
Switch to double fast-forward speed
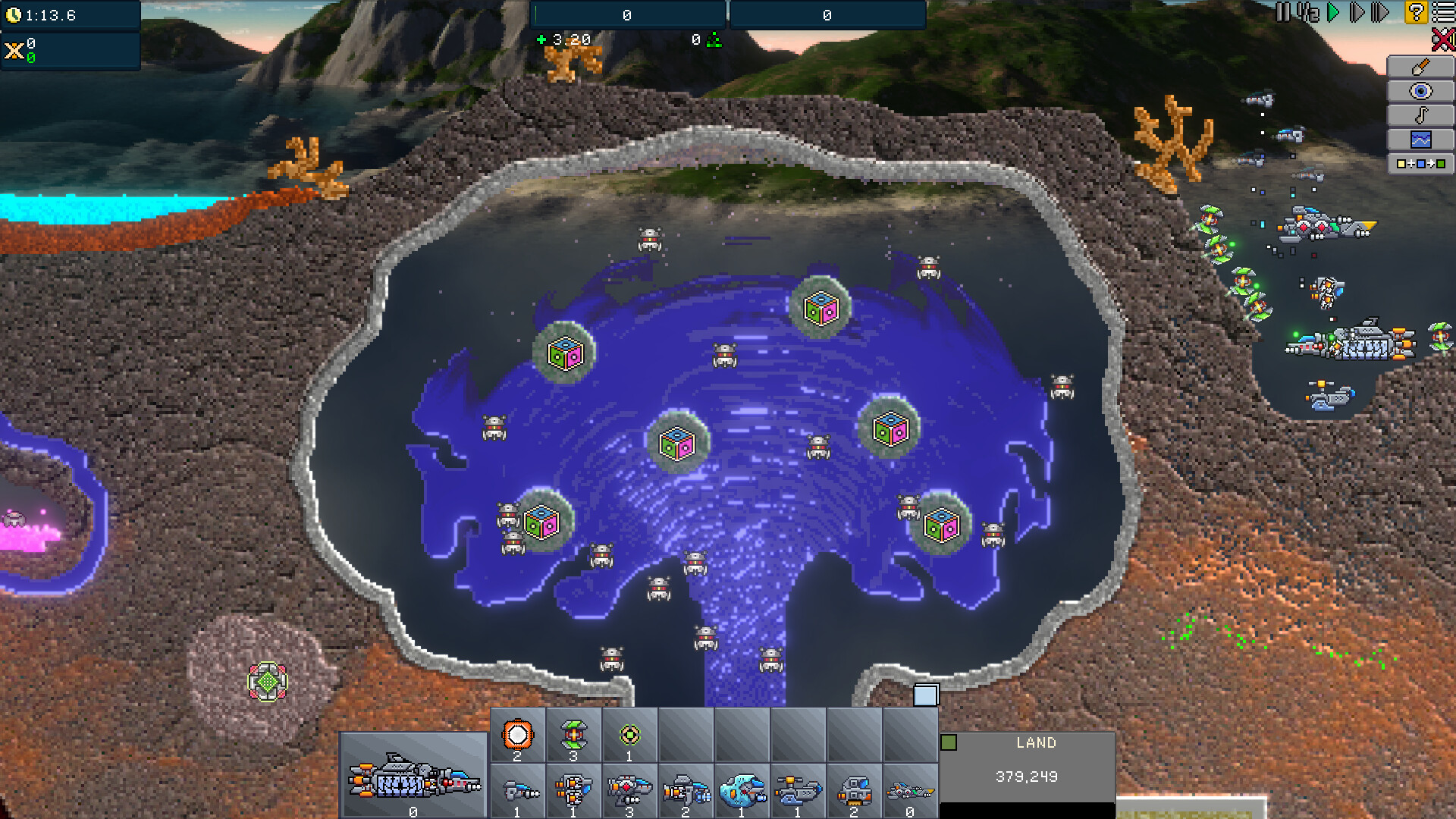coord(1357,12)
